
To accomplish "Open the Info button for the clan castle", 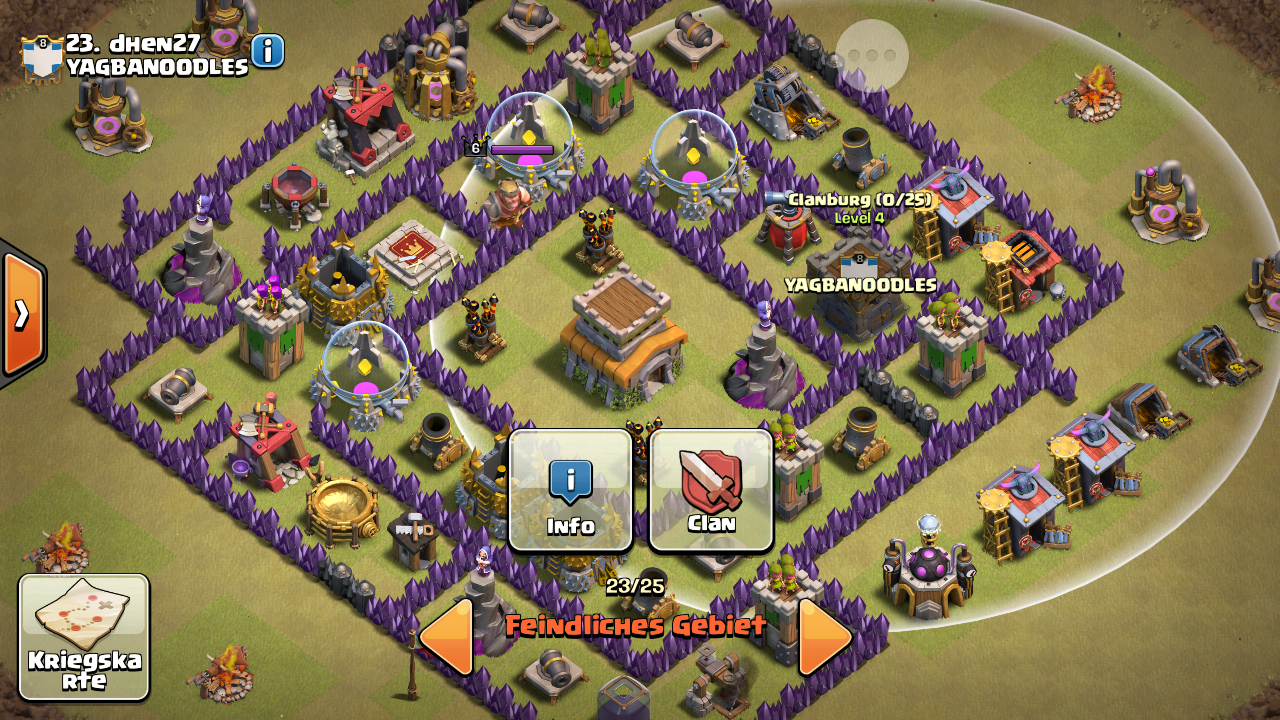I will (x=570, y=490).
